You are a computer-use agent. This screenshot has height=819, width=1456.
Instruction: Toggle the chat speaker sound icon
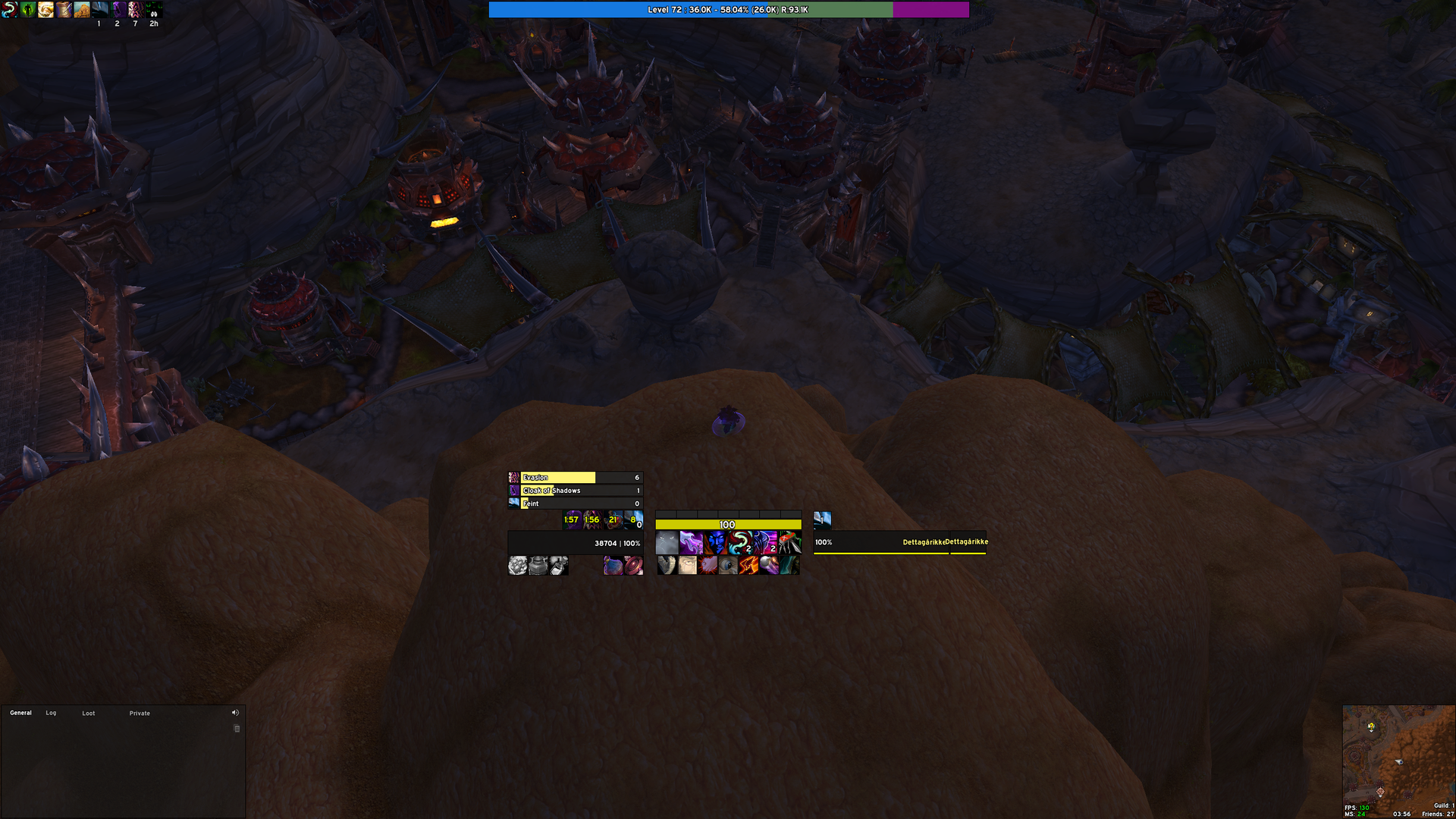[x=235, y=713]
